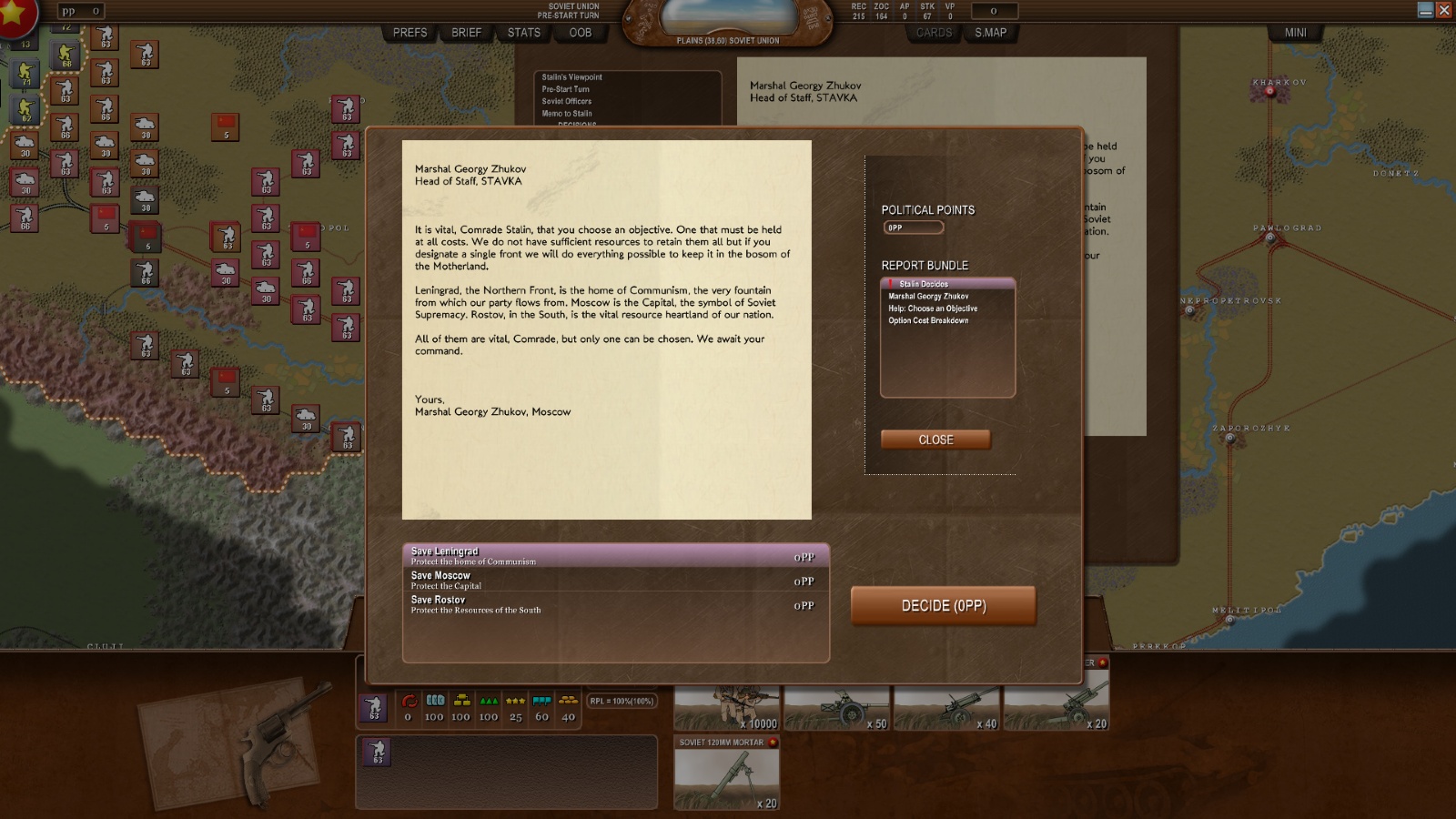
Task: Open the BRIEF tab
Action: tap(466, 33)
